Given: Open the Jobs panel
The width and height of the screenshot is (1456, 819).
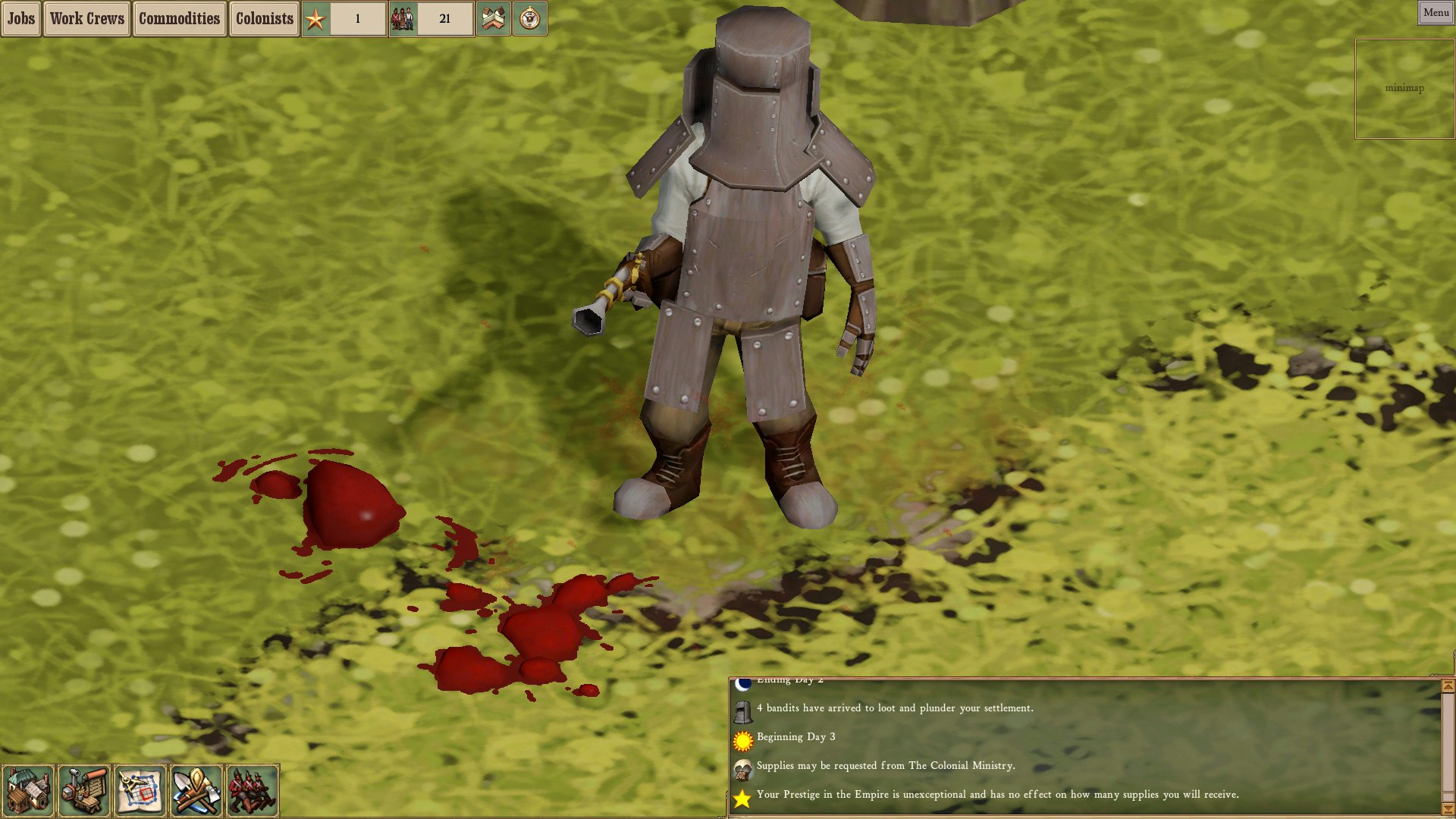Looking at the screenshot, I should 20,18.
